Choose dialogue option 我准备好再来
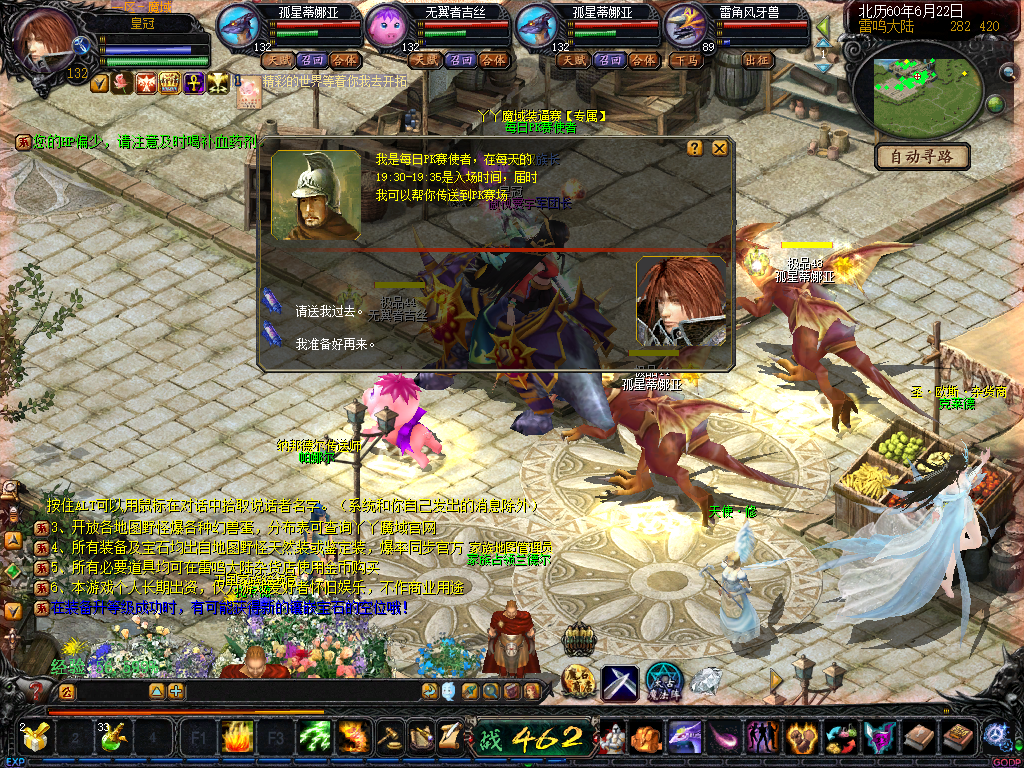This screenshot has height=768, width=1024. pos(335,343)
